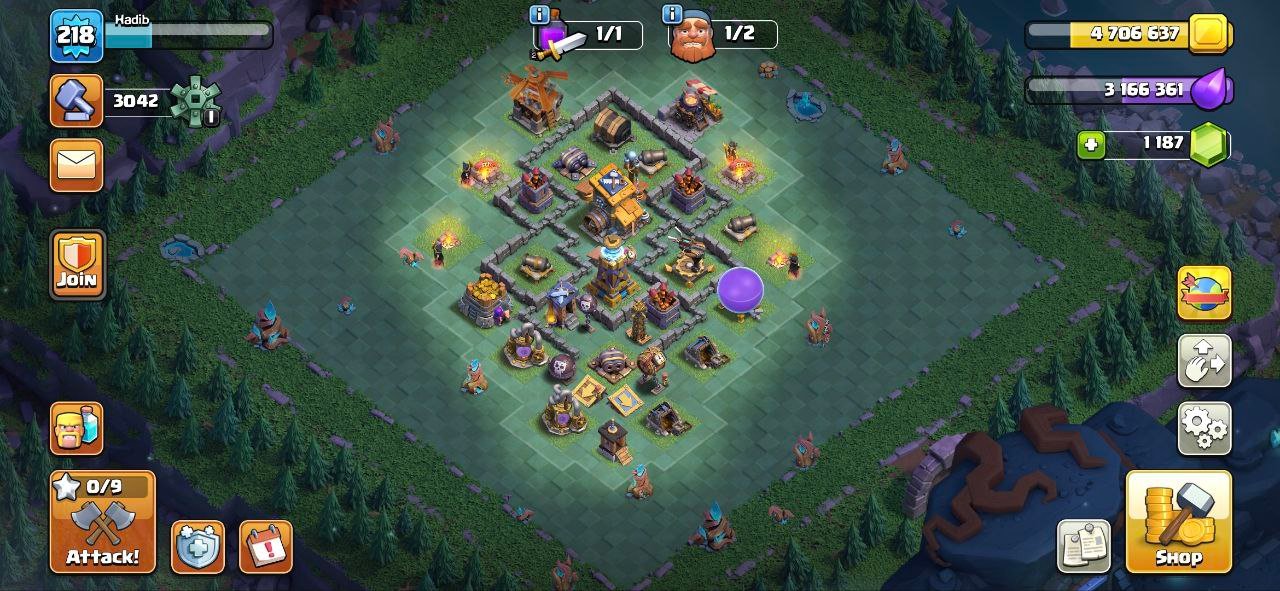Tap the green gear league badge
Image resolution: width=1280 pixels, height=591 pixels.
193,101
